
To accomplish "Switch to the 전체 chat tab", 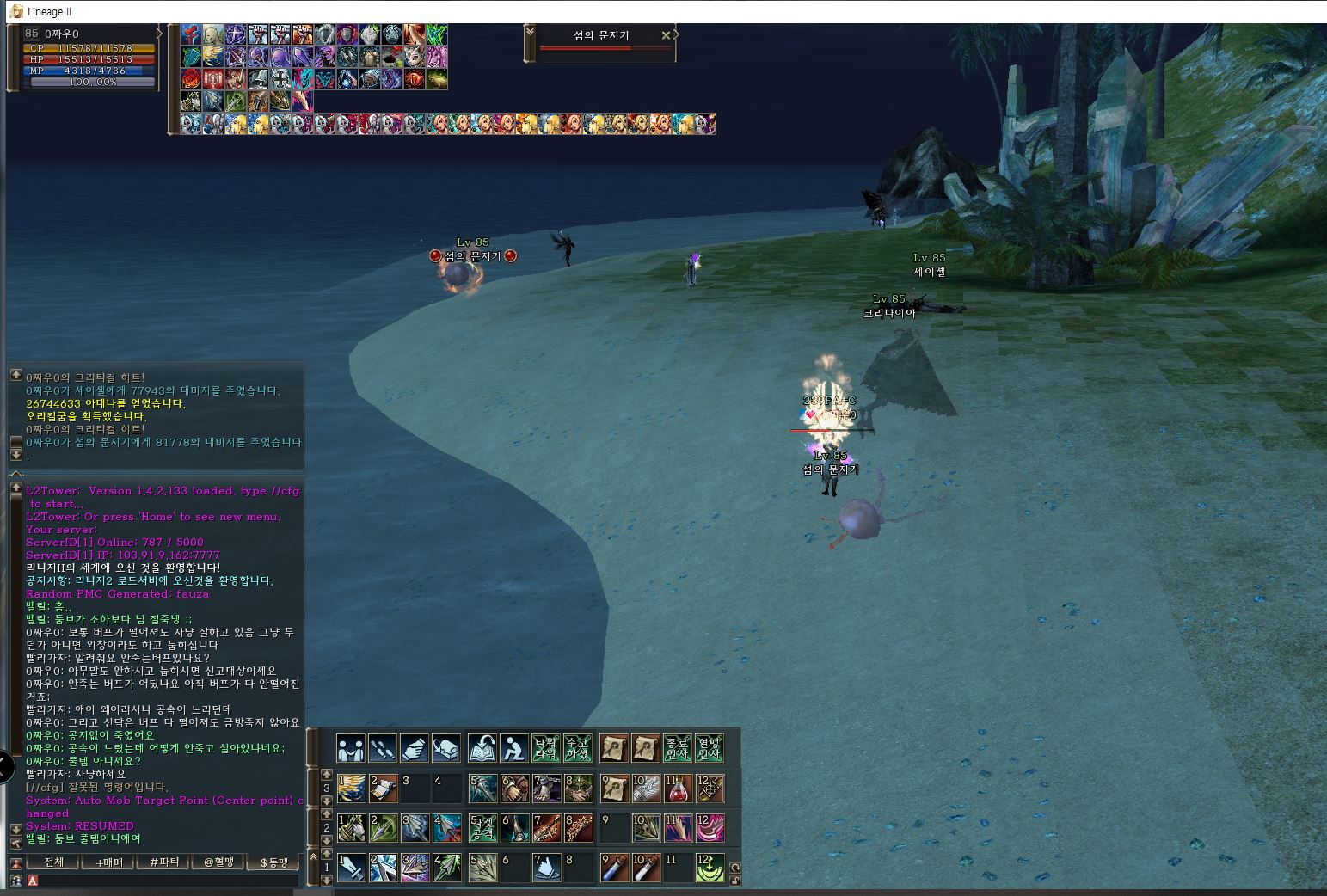I will click(53, 862).
